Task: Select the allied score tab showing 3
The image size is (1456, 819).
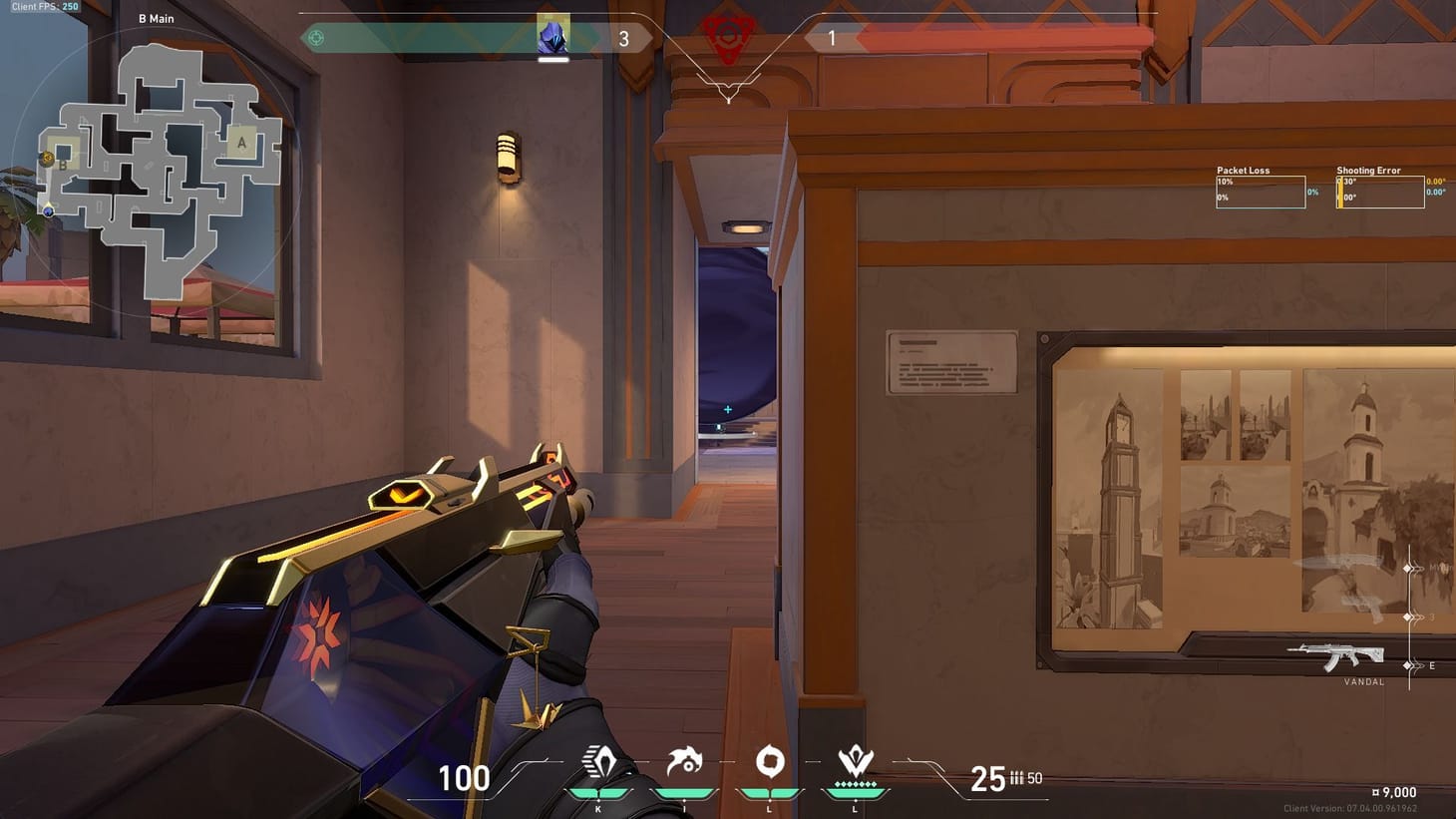Action: [x=625, y=37]
